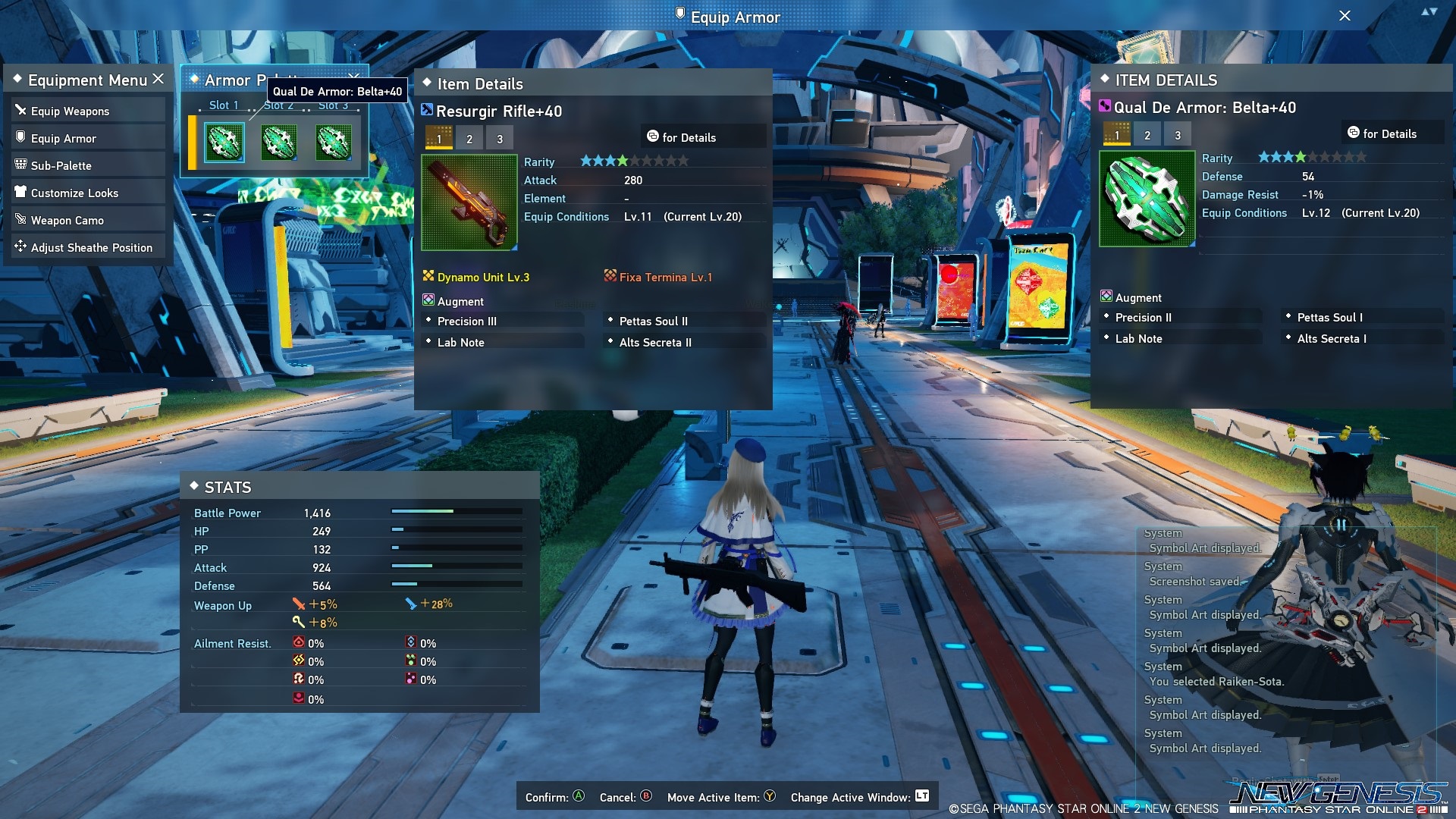Switch to tab 2 of Resurgir Rifle details
This screenshot has height=819, width=1456.
(469, 138)
